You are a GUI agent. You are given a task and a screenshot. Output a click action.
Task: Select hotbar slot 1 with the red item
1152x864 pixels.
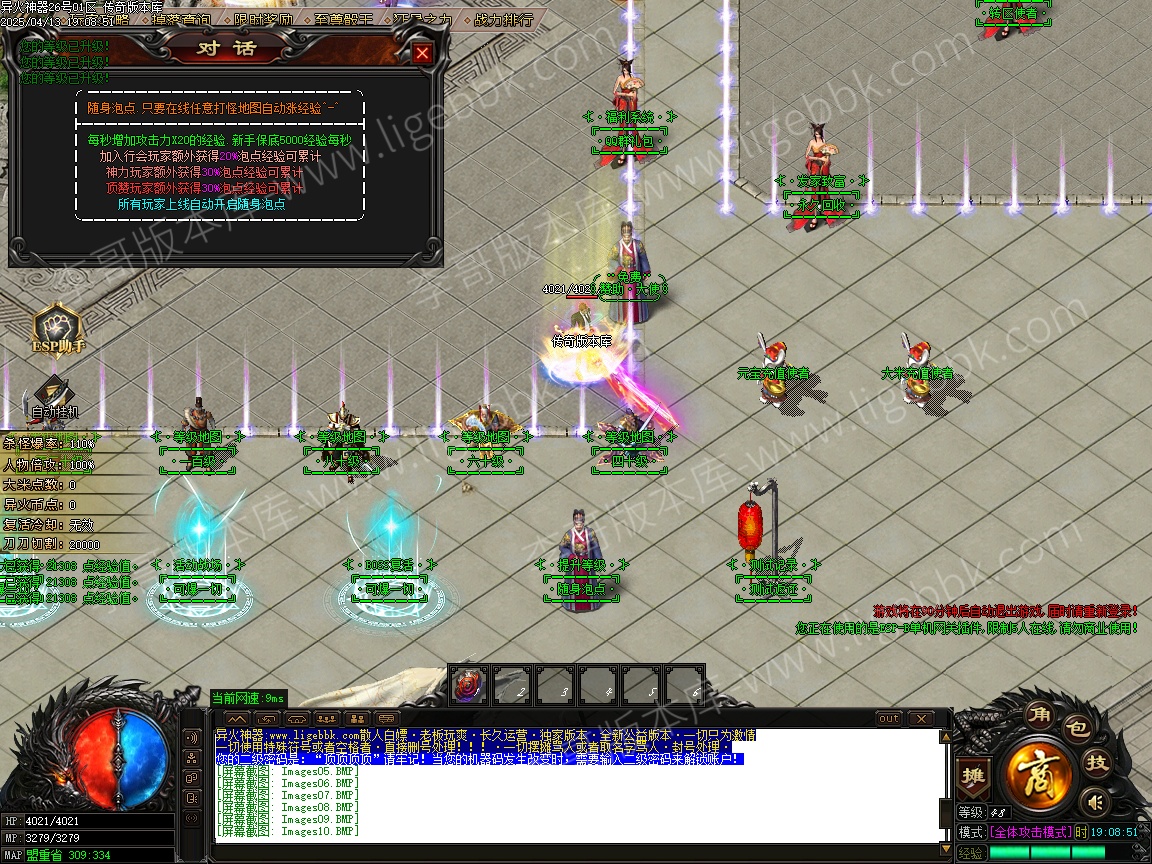click(x=468, y=686)
